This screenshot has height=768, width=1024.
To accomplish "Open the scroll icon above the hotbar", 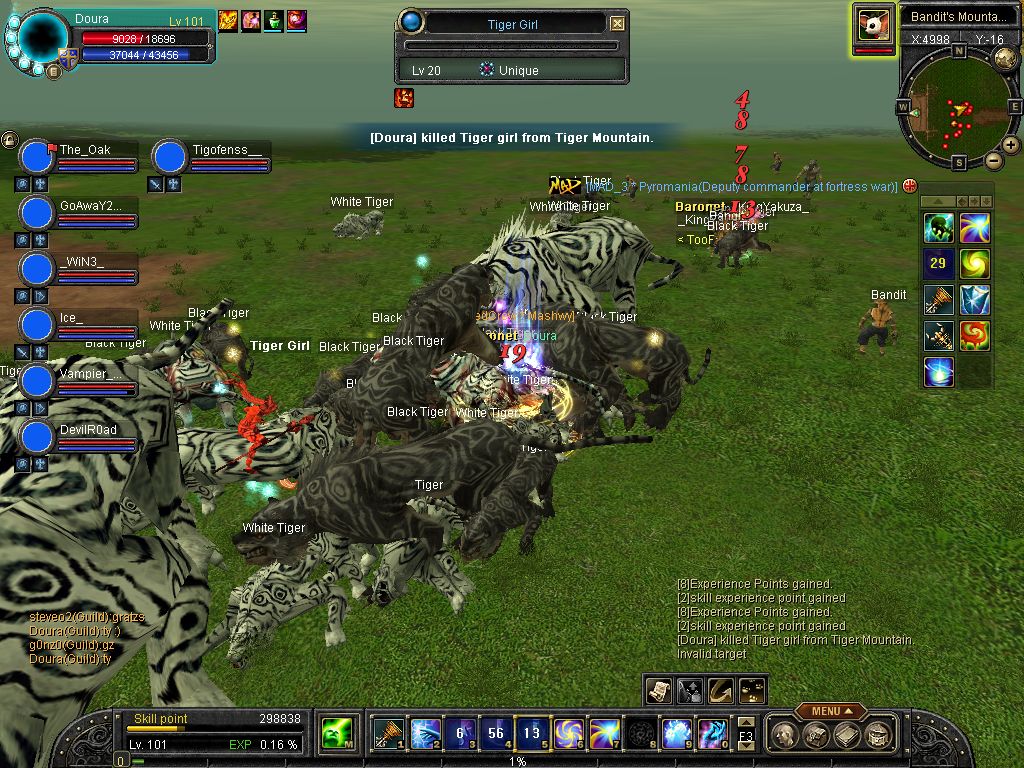I will 659,689.
